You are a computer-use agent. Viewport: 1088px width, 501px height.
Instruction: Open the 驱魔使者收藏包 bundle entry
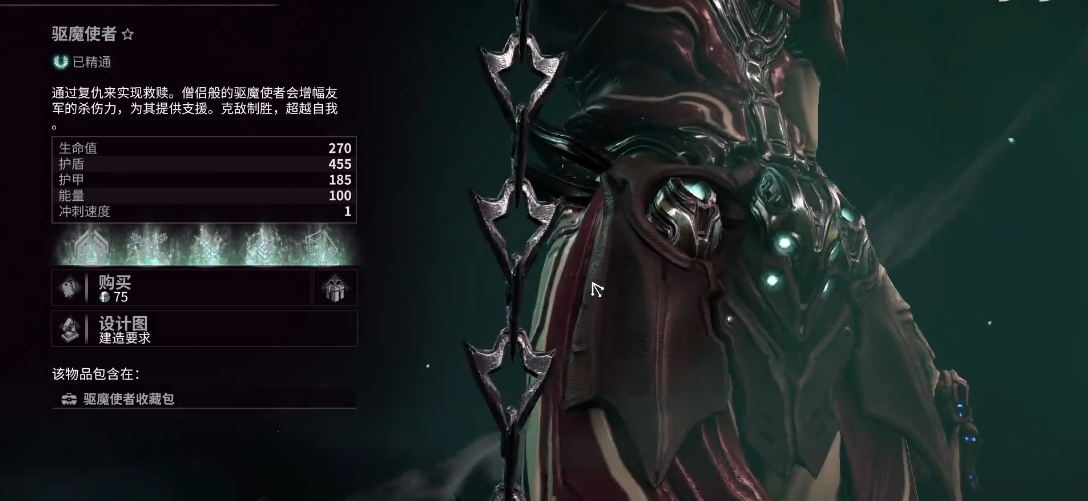(x=204, y=399)
